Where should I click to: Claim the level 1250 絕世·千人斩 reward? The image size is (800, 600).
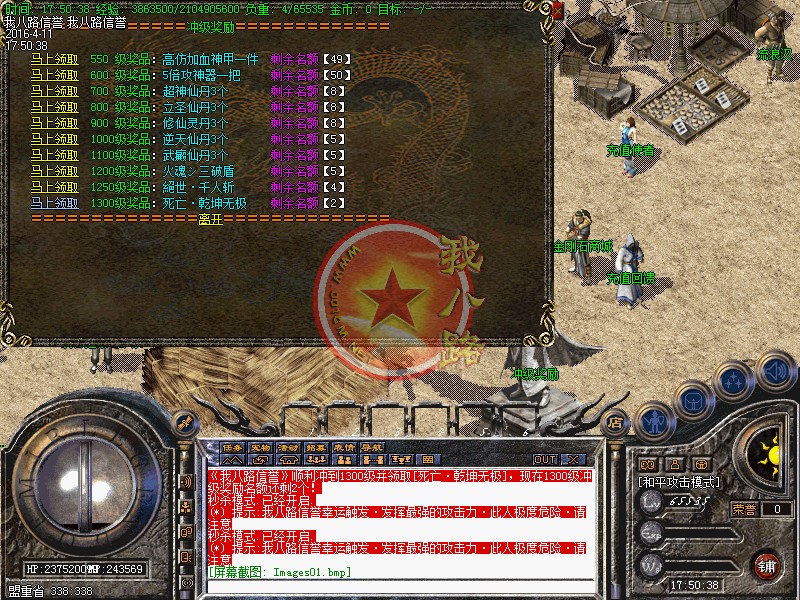pyautogui.click(x=54, y=187)
